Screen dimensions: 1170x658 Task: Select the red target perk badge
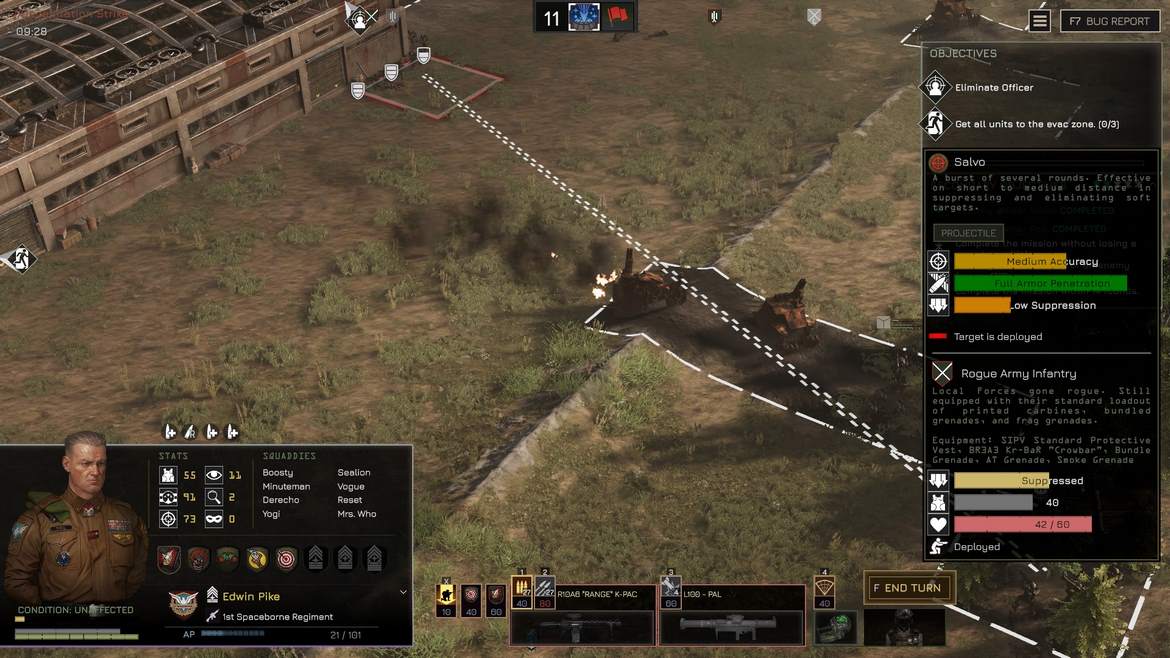pyautogui.click(x=286, y=559)
